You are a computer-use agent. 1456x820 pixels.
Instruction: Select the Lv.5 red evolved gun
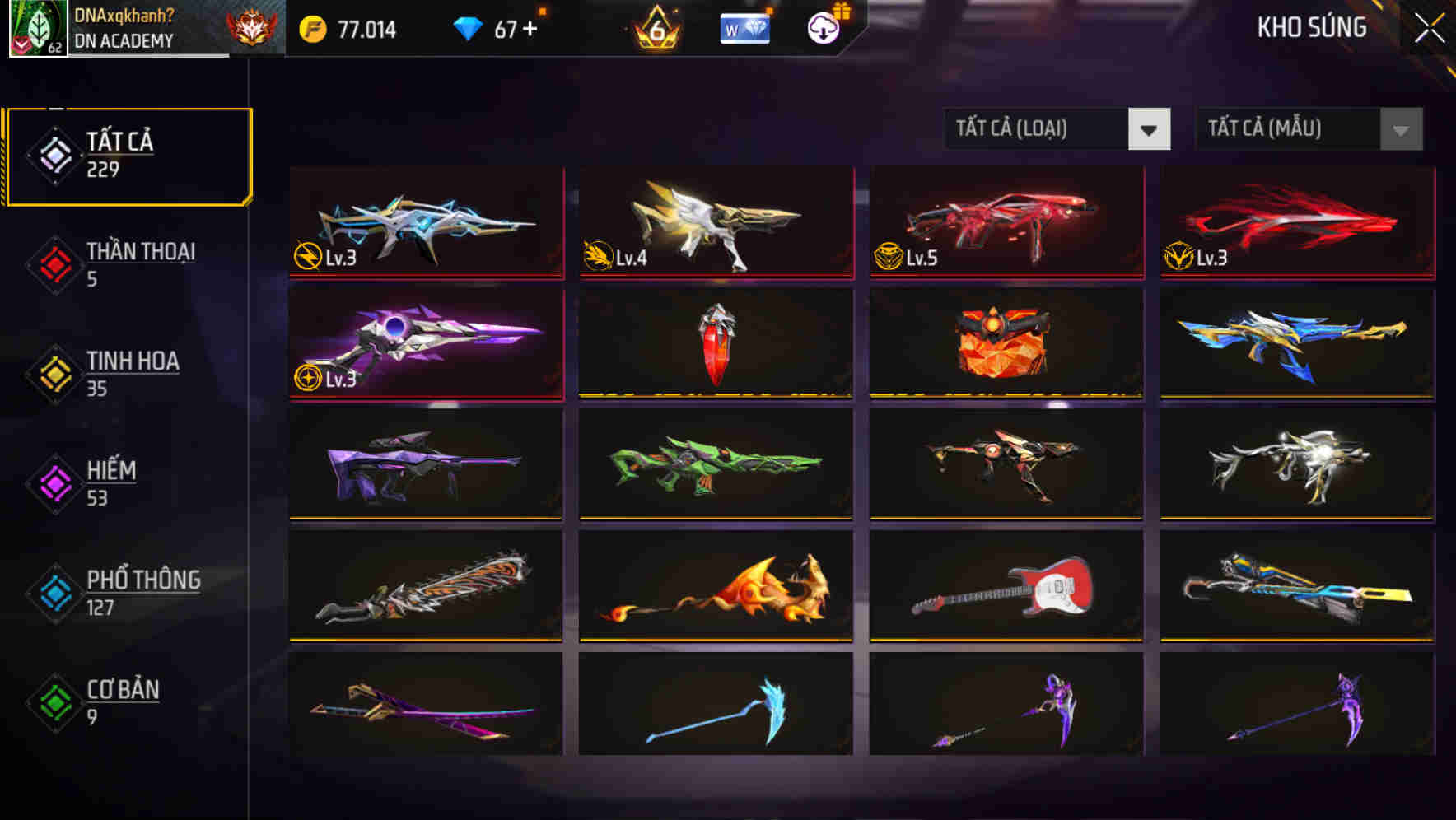(x=1005, y=222)
